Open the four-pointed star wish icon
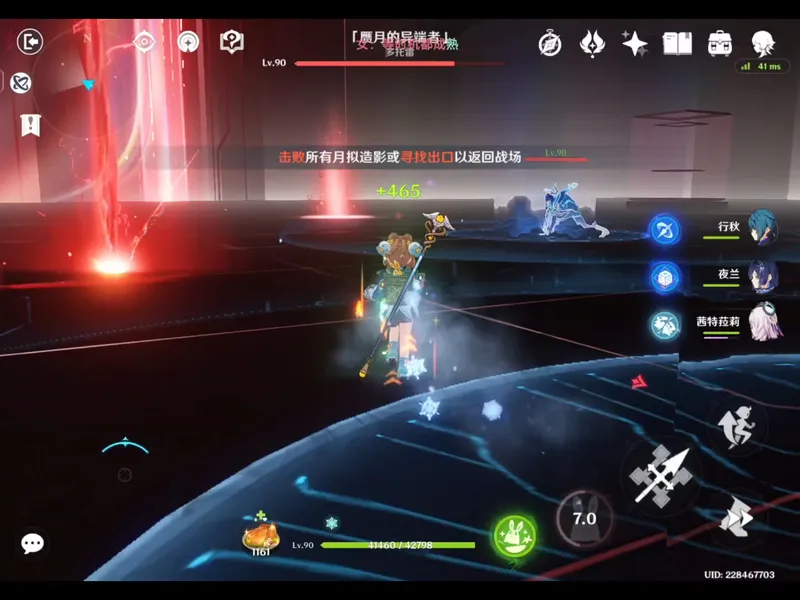 pos(635,43)
